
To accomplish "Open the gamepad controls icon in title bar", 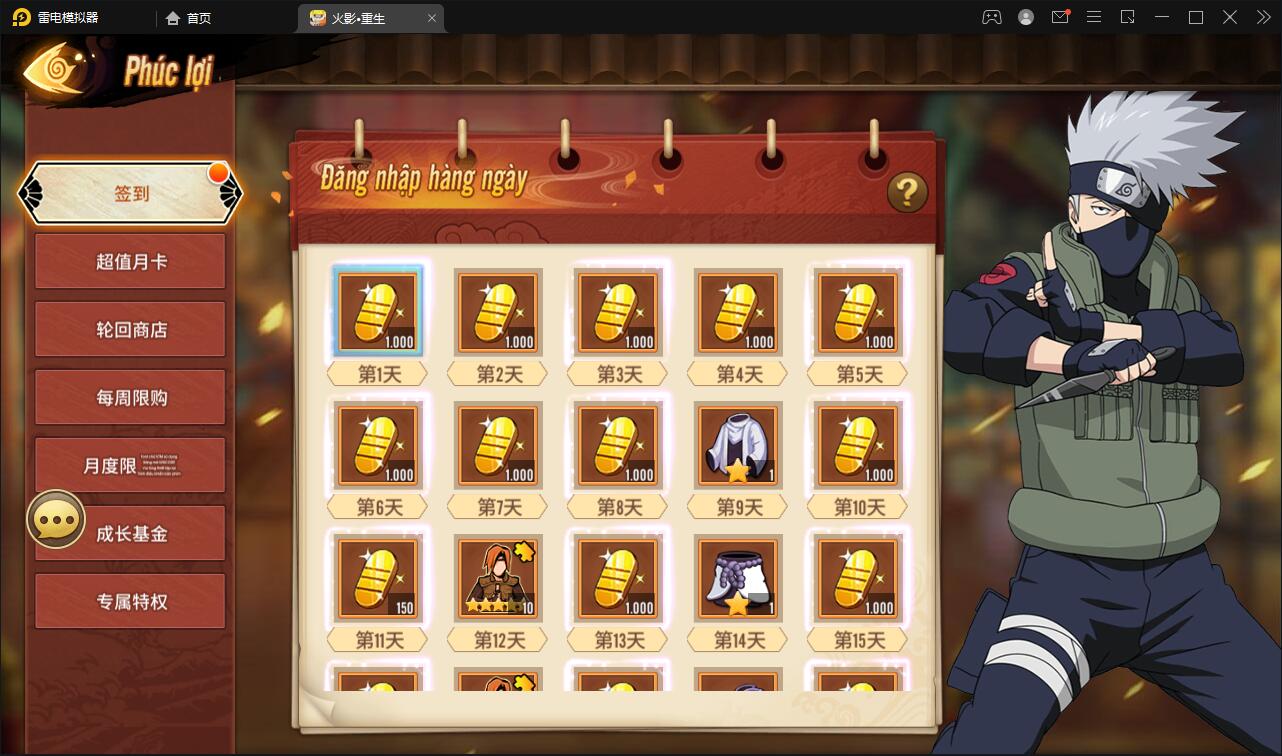I will 991,17.
